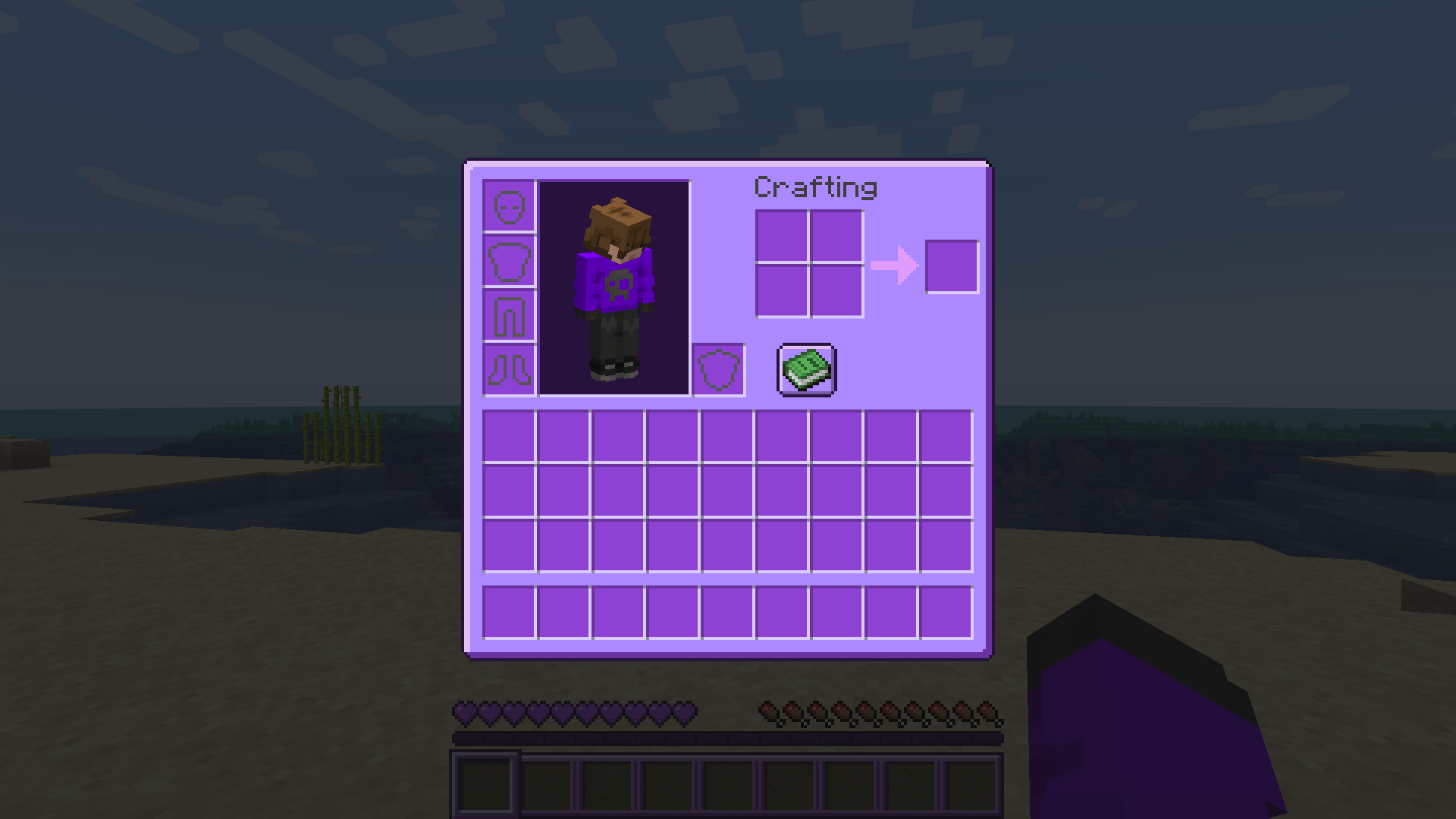Click the pink crafting arrow
This screenshot has height=819, width=1456.
click(x=893, y=267)
